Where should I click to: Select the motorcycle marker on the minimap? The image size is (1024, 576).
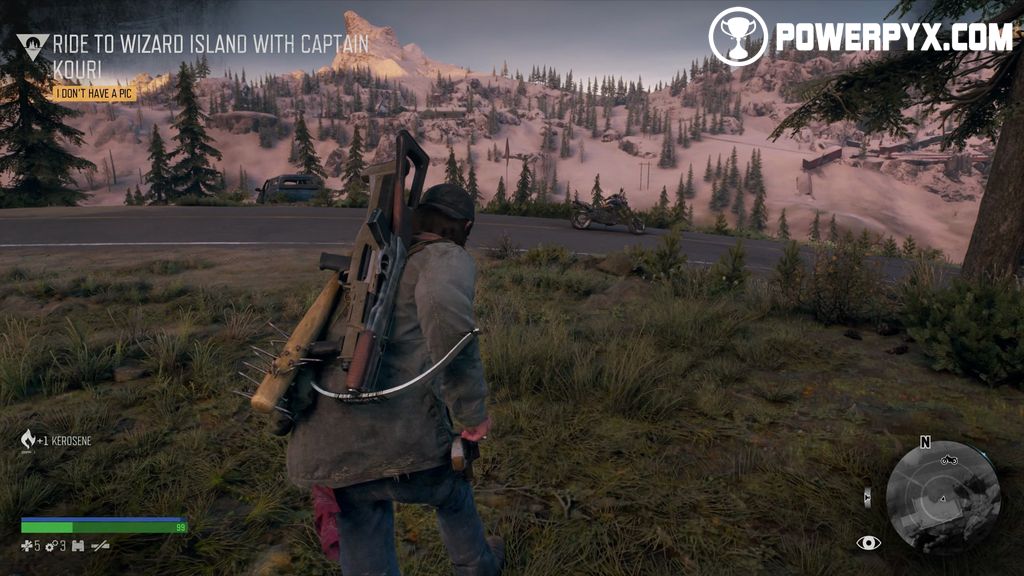click(x=948, y=460)
